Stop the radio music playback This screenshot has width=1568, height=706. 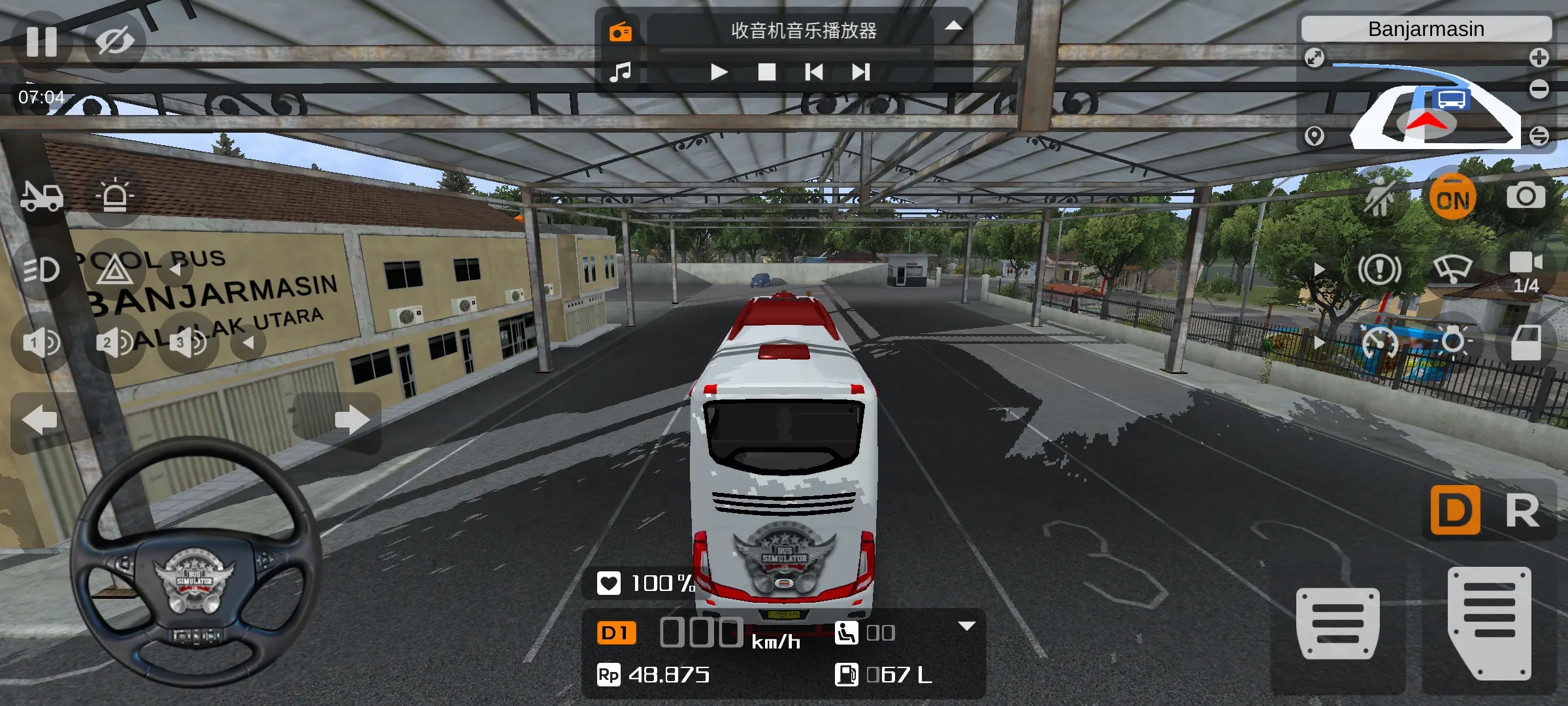point(766,72)
